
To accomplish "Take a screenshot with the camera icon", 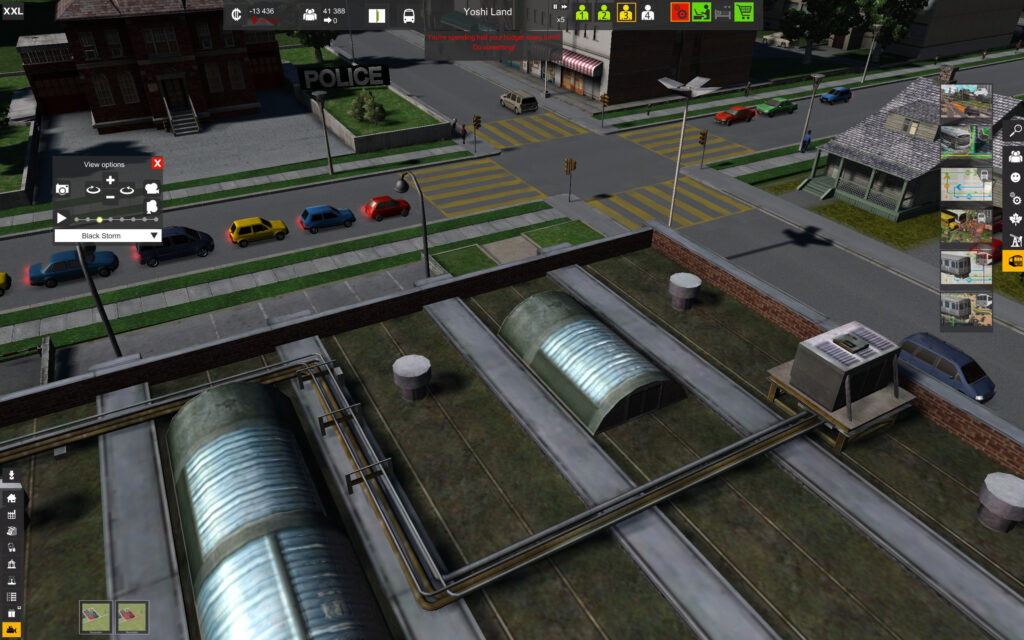I will 62,189.
